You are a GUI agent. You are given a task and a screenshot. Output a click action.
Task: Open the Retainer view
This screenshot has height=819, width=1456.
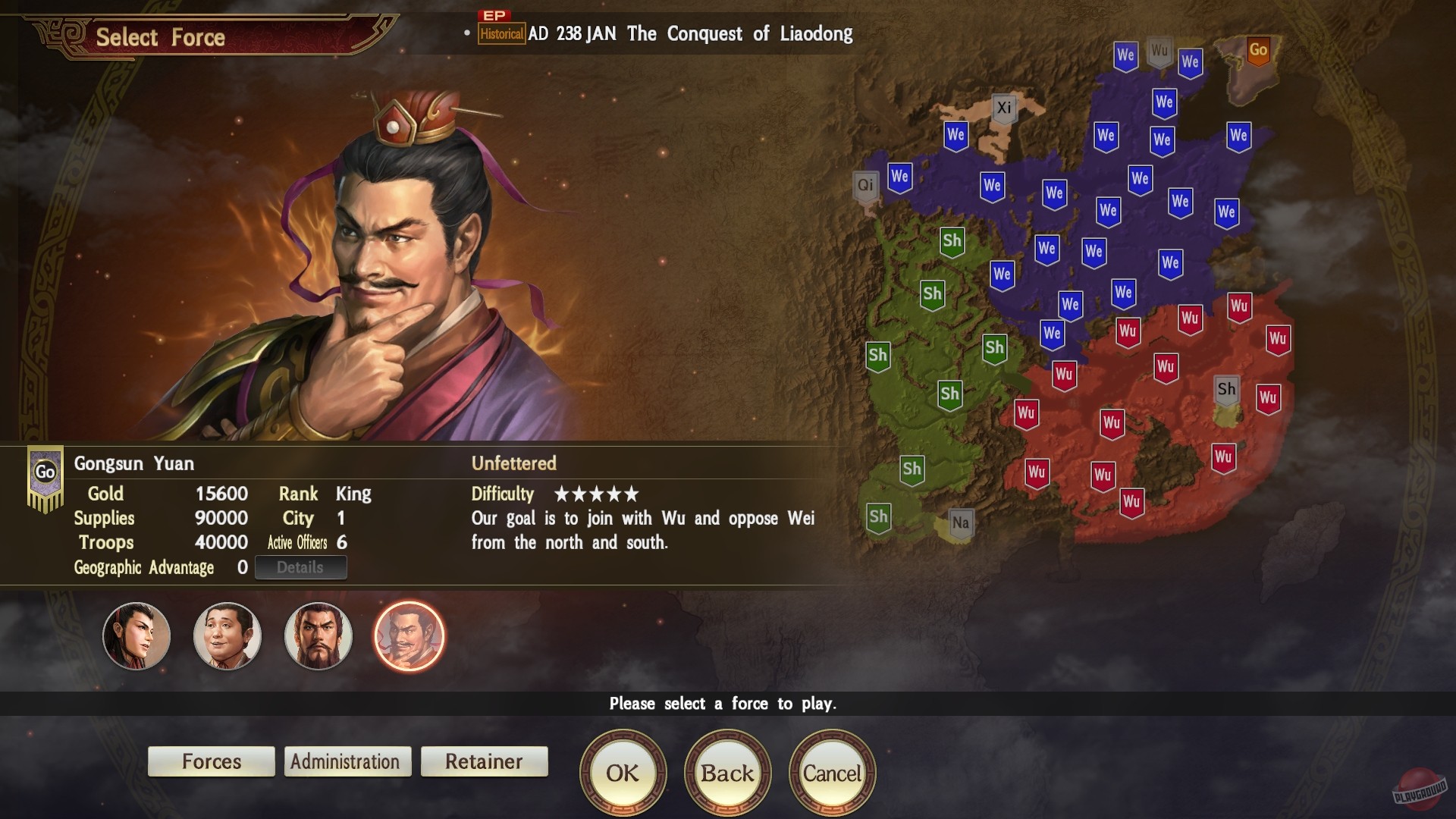[484, 761]
